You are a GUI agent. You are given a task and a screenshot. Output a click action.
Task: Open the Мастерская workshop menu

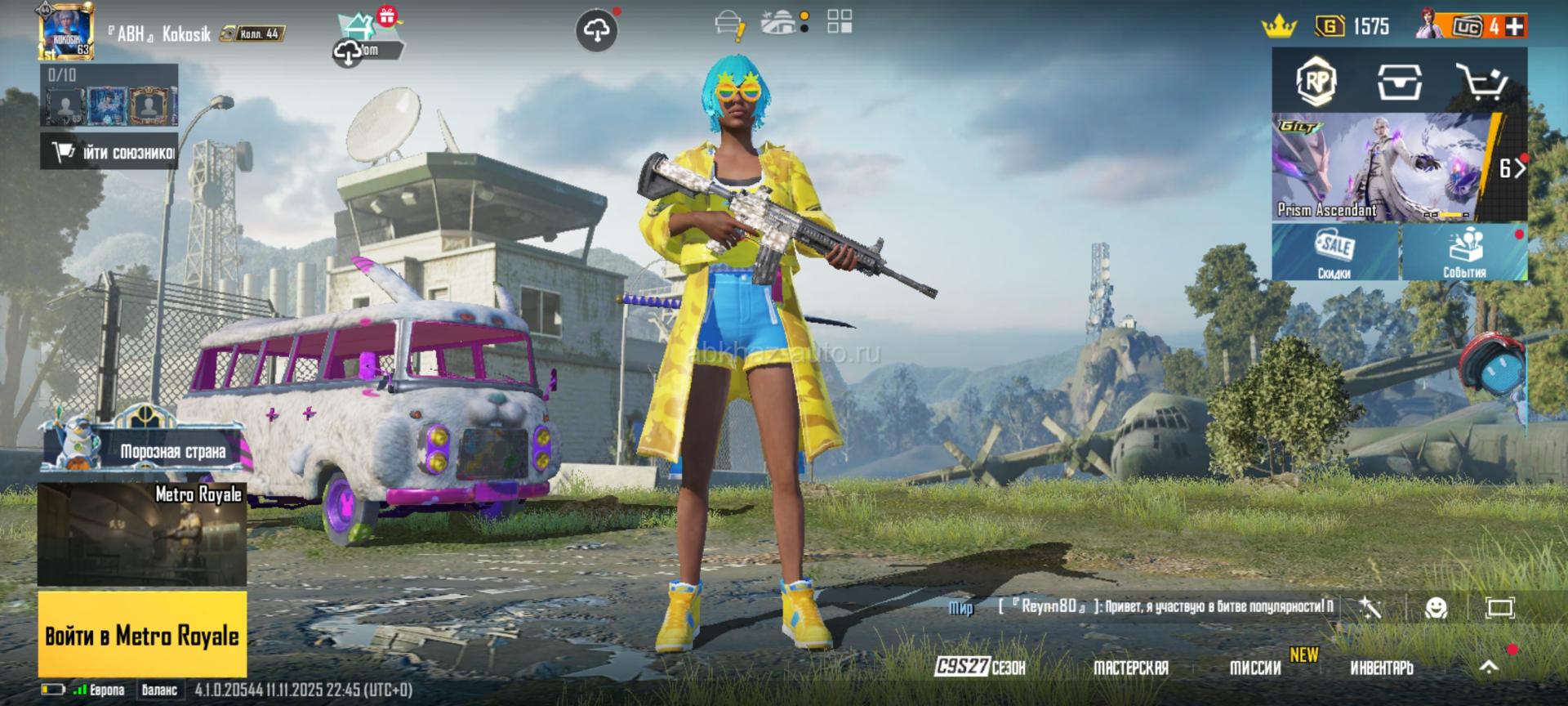click(x=1131, y=668)
